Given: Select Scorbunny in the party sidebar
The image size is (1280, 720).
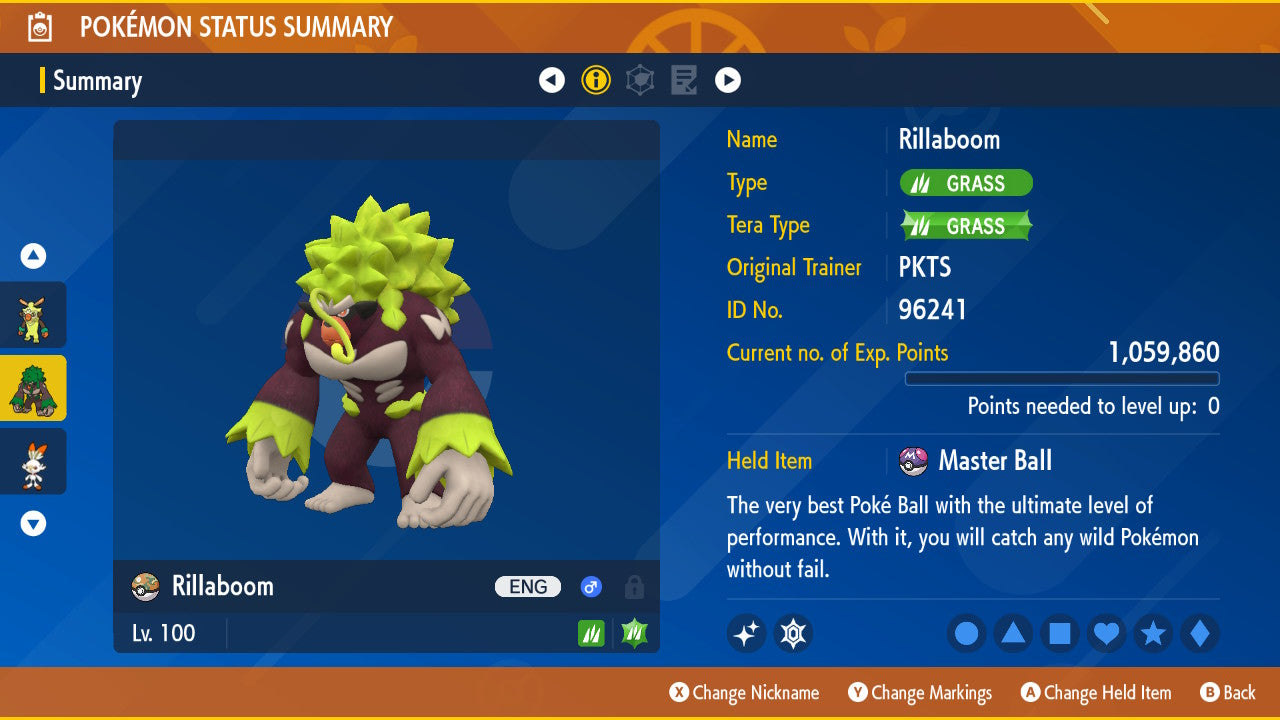Looking at the screenshot, I should coord(34,461).
